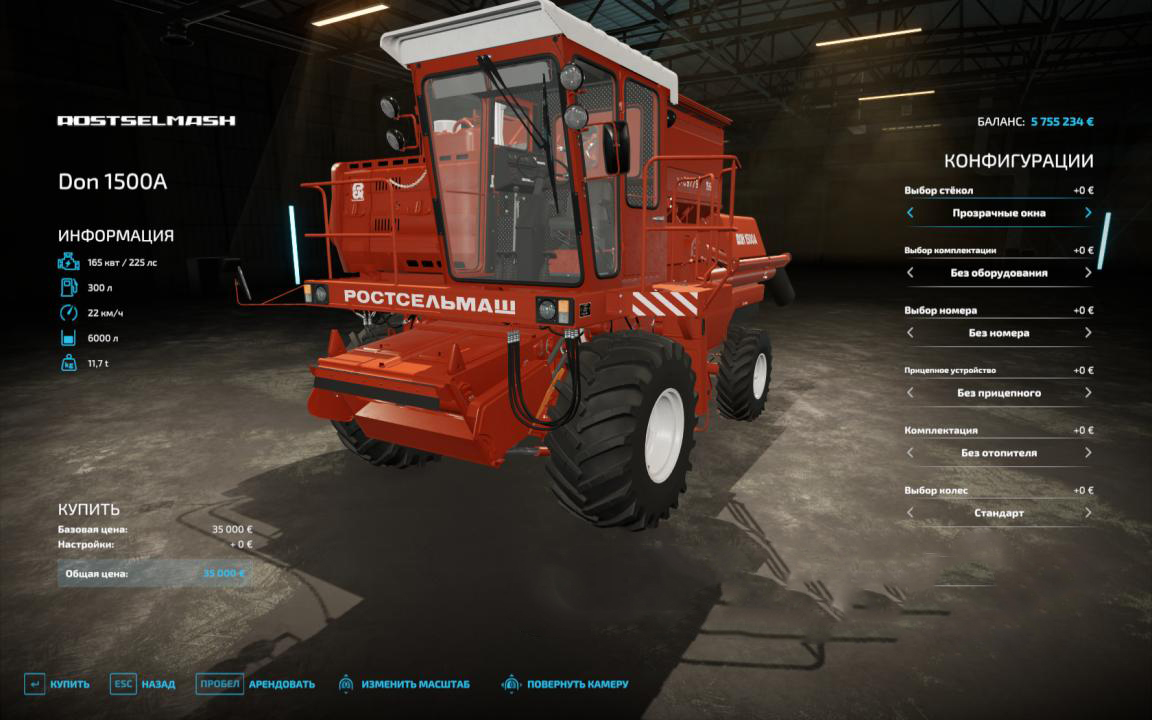Select previous license plate number option
This screenshot has height=720, width=1152.
(910, 333)
